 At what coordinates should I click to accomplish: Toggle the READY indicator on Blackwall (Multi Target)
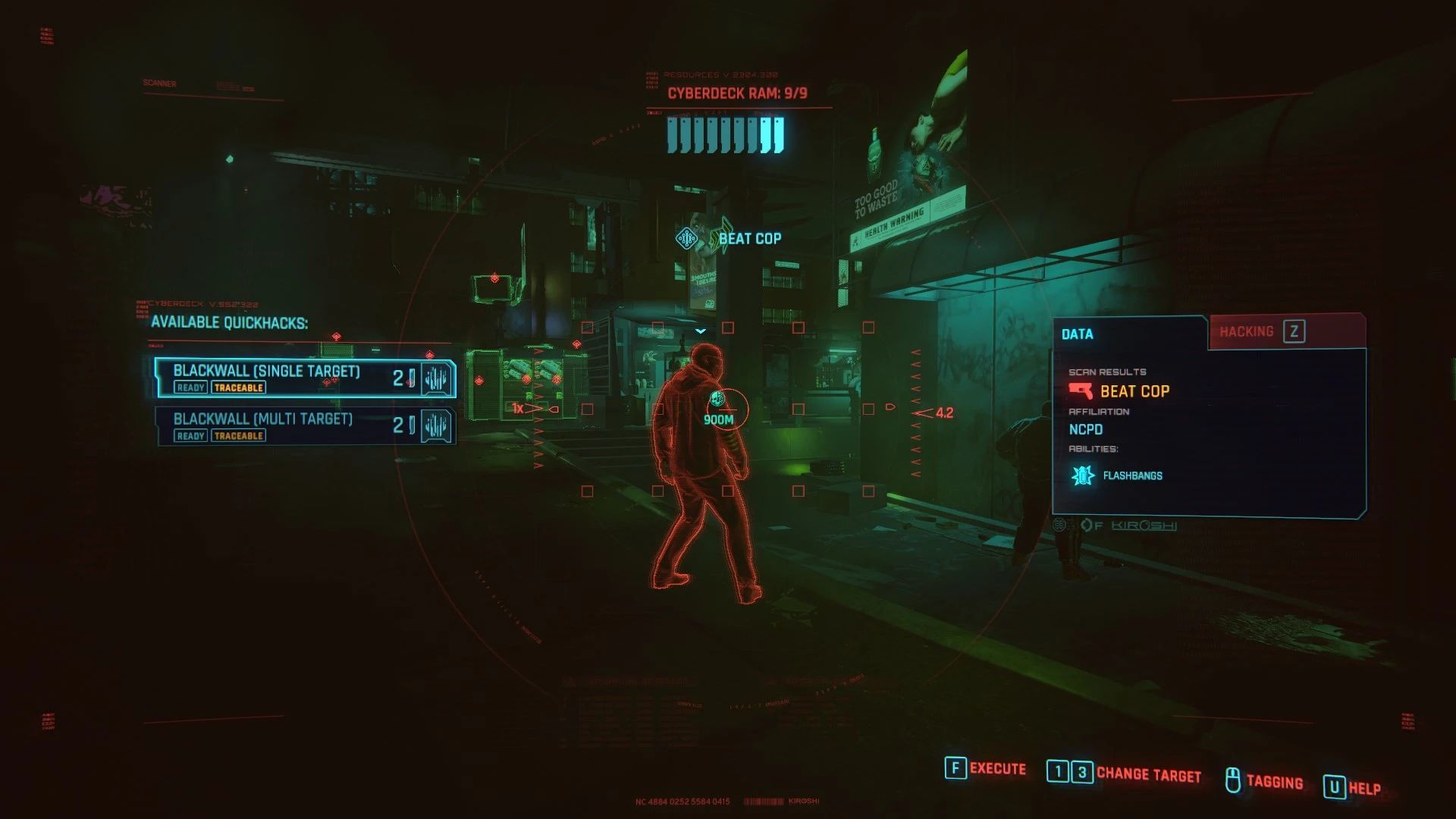190,435
